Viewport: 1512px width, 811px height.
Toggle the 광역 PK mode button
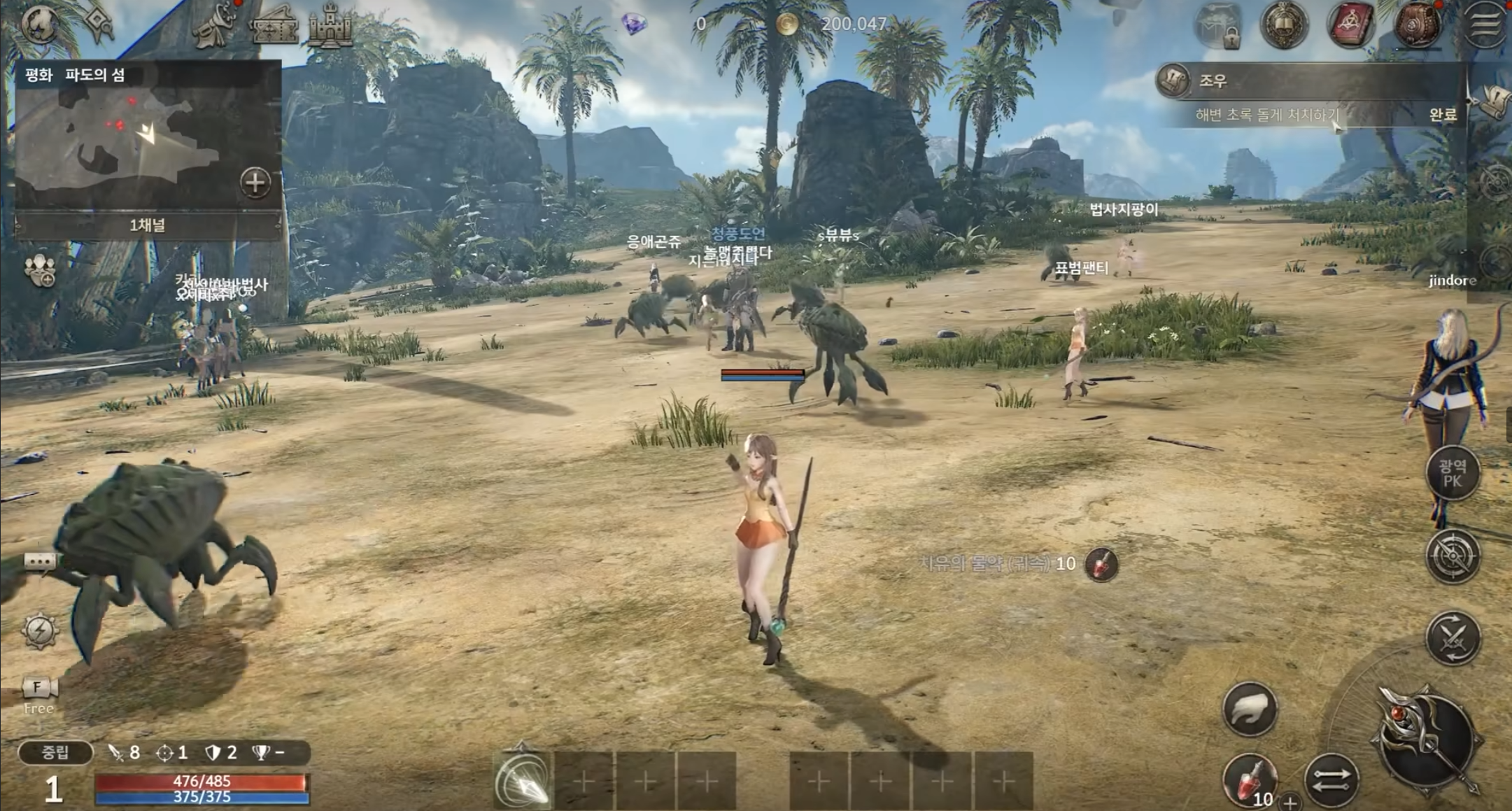1453,474
